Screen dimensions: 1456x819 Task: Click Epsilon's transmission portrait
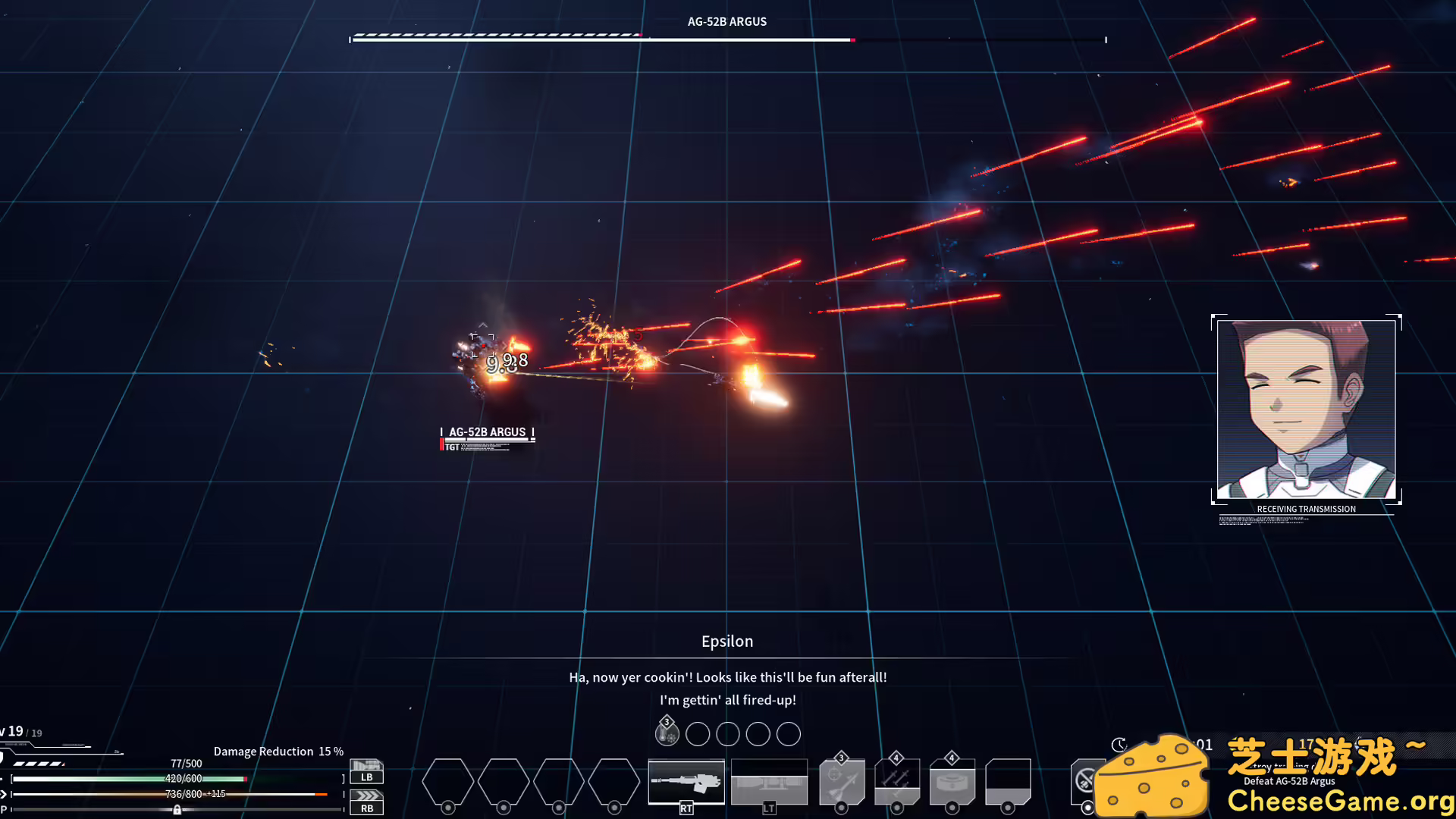click(x=1306, y=409)
